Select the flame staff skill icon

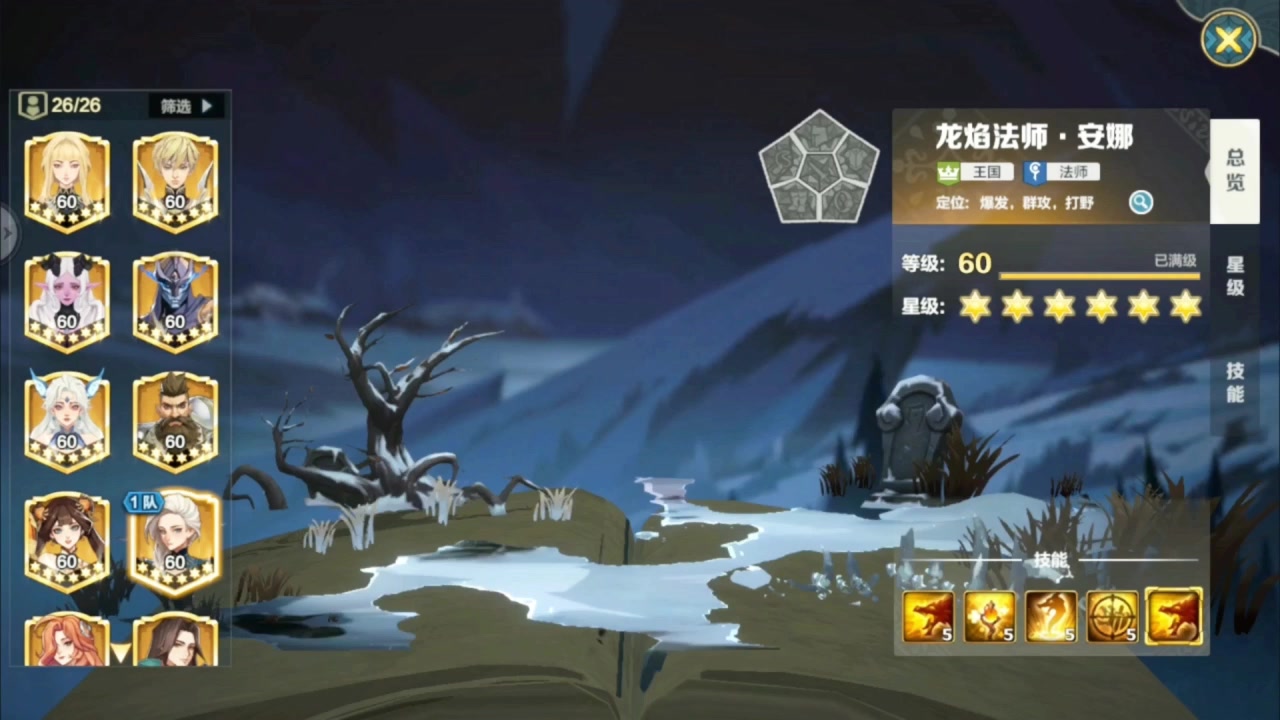[990, 617]
